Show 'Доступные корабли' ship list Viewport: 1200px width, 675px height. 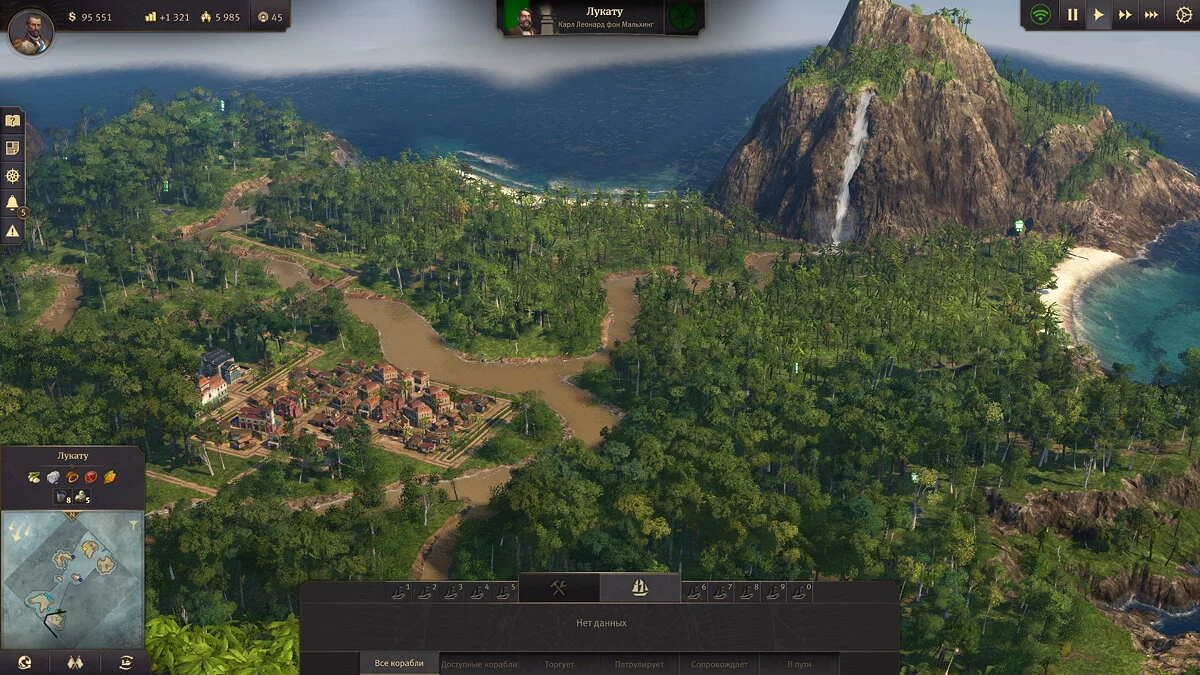point(479,663)
